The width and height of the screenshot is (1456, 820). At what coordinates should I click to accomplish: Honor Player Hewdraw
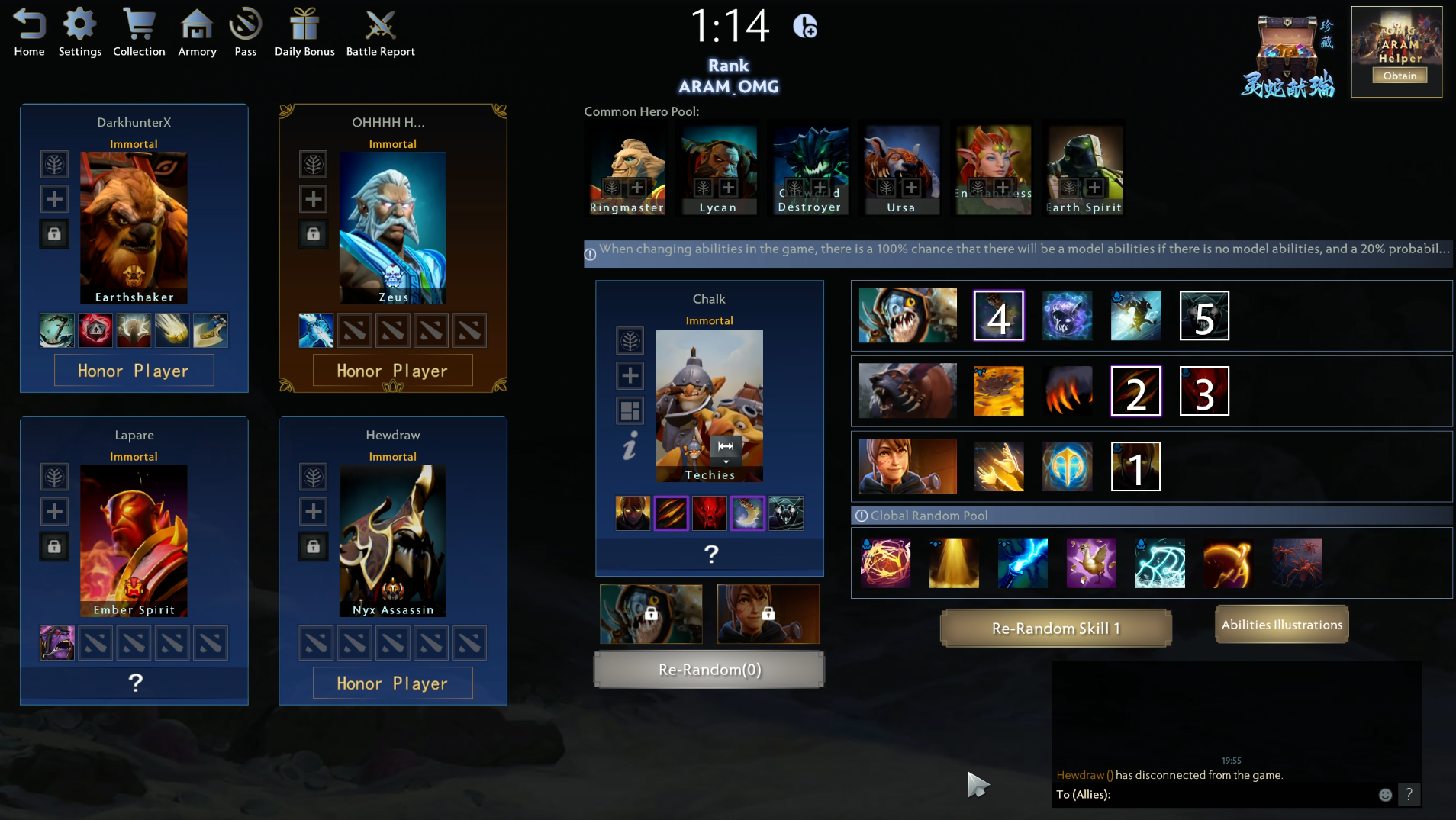[x=392, y=683]
